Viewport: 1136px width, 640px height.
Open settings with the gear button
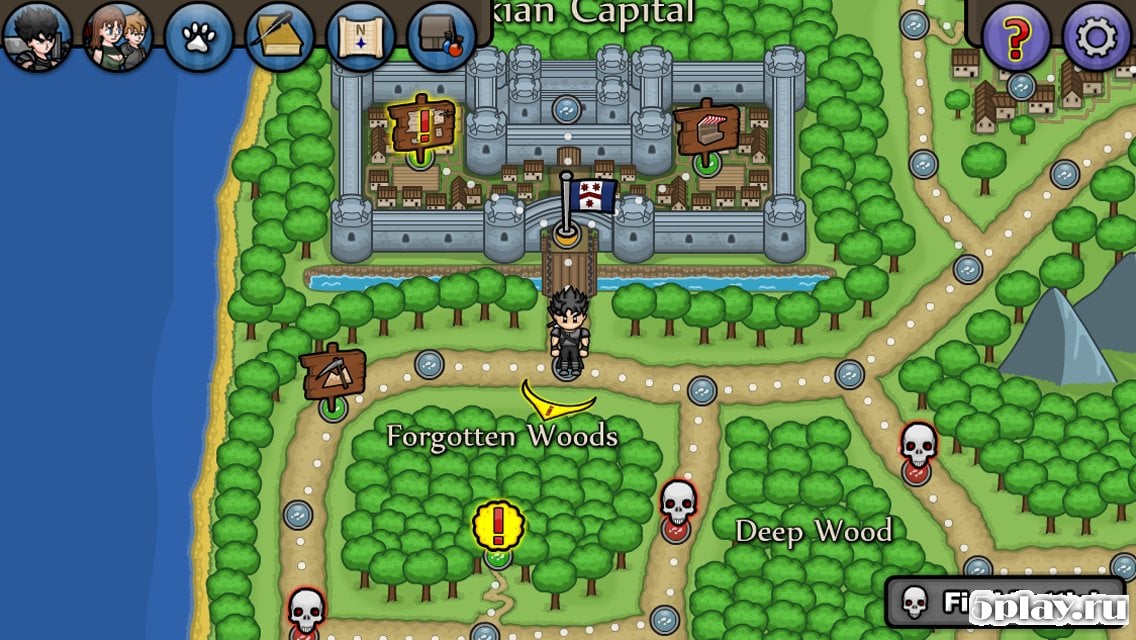pos(1097,37)
